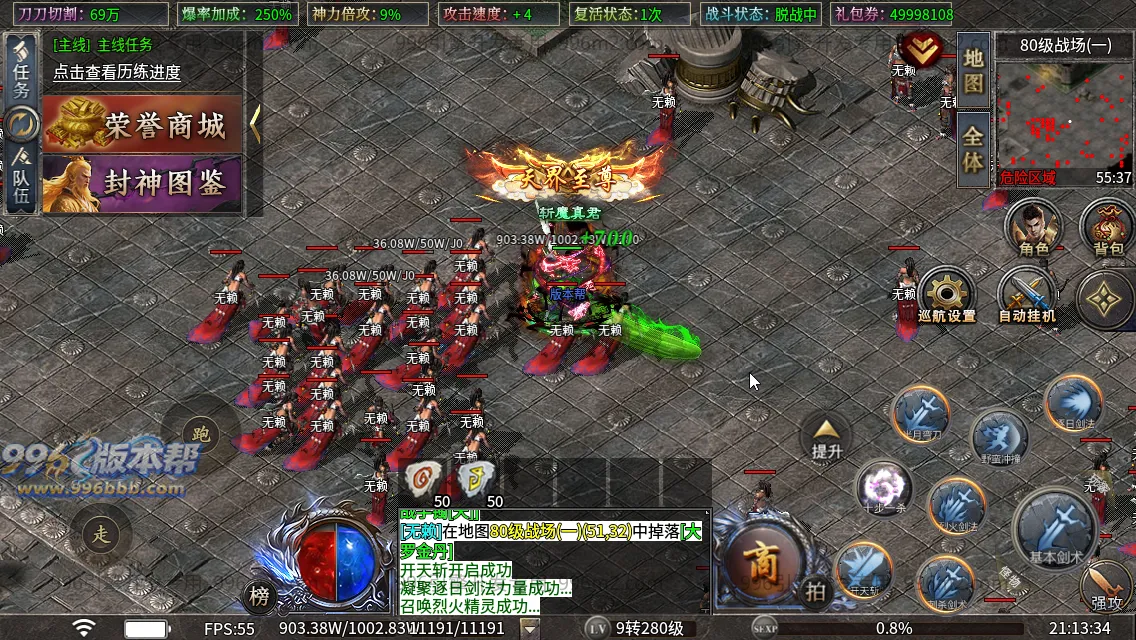
Task: Use the 基本剑术 basic attack
Action: 1056,527
